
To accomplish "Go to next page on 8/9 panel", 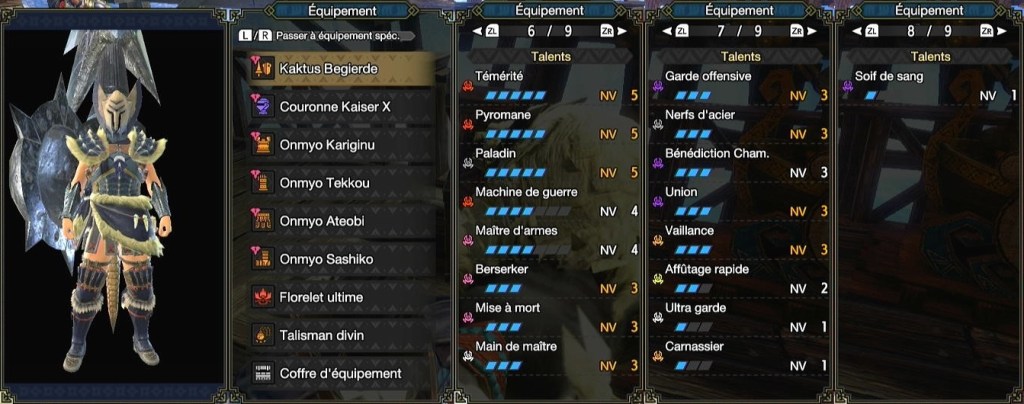I will [x=987, y=31].
